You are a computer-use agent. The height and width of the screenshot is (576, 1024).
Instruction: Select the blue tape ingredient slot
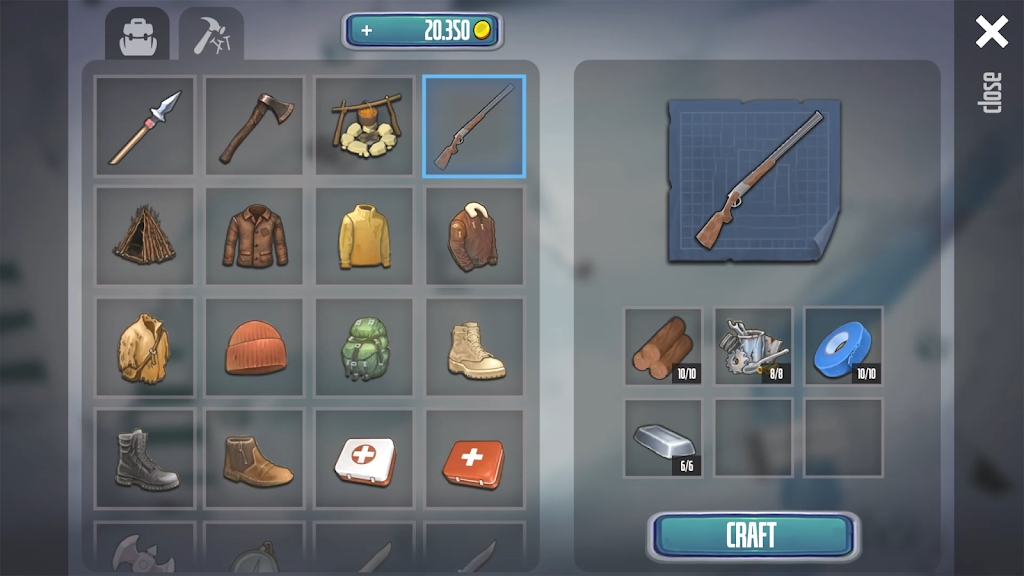click(x=843, y=346)
